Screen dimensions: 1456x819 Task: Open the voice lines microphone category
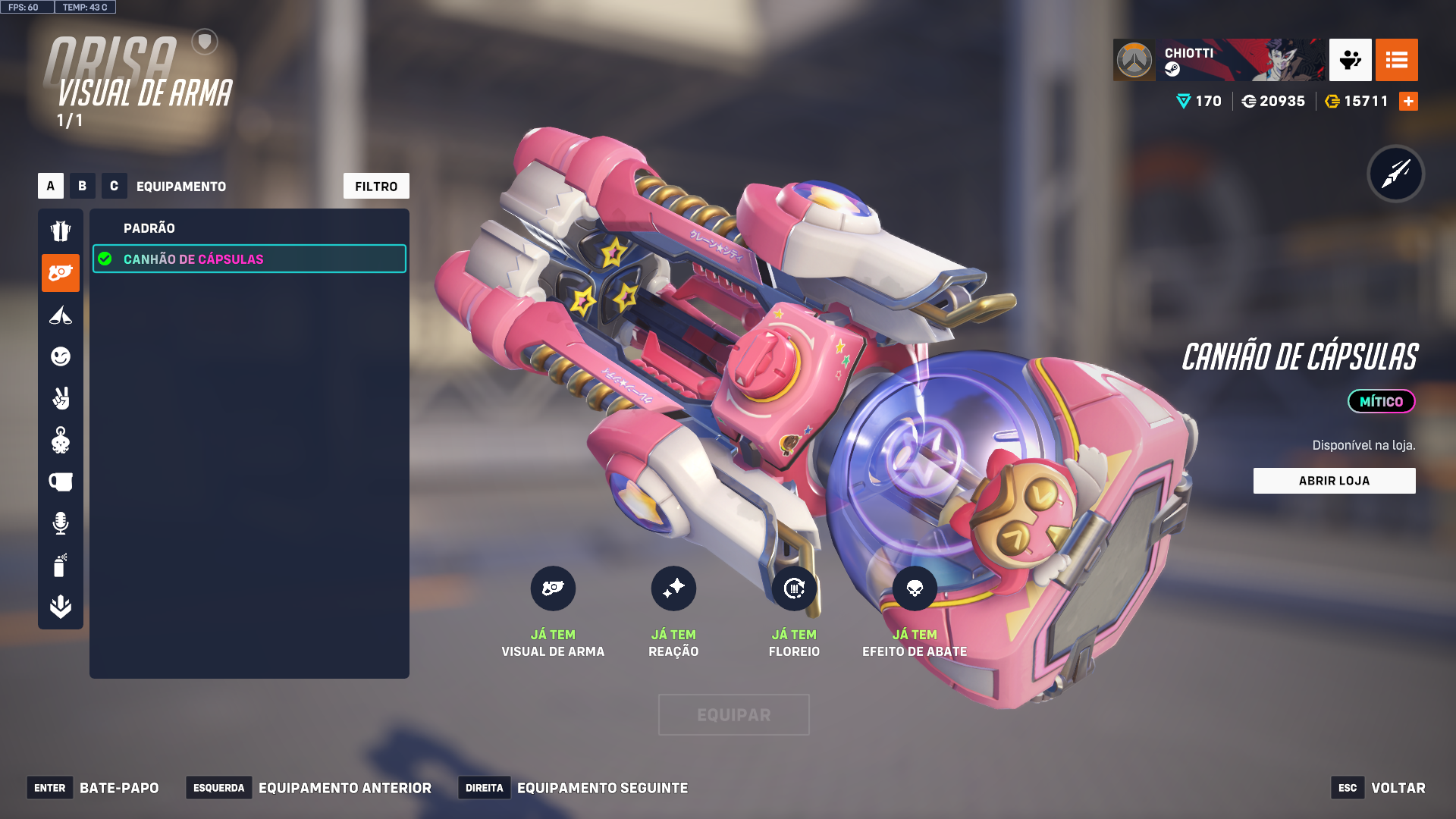point(61,523)
